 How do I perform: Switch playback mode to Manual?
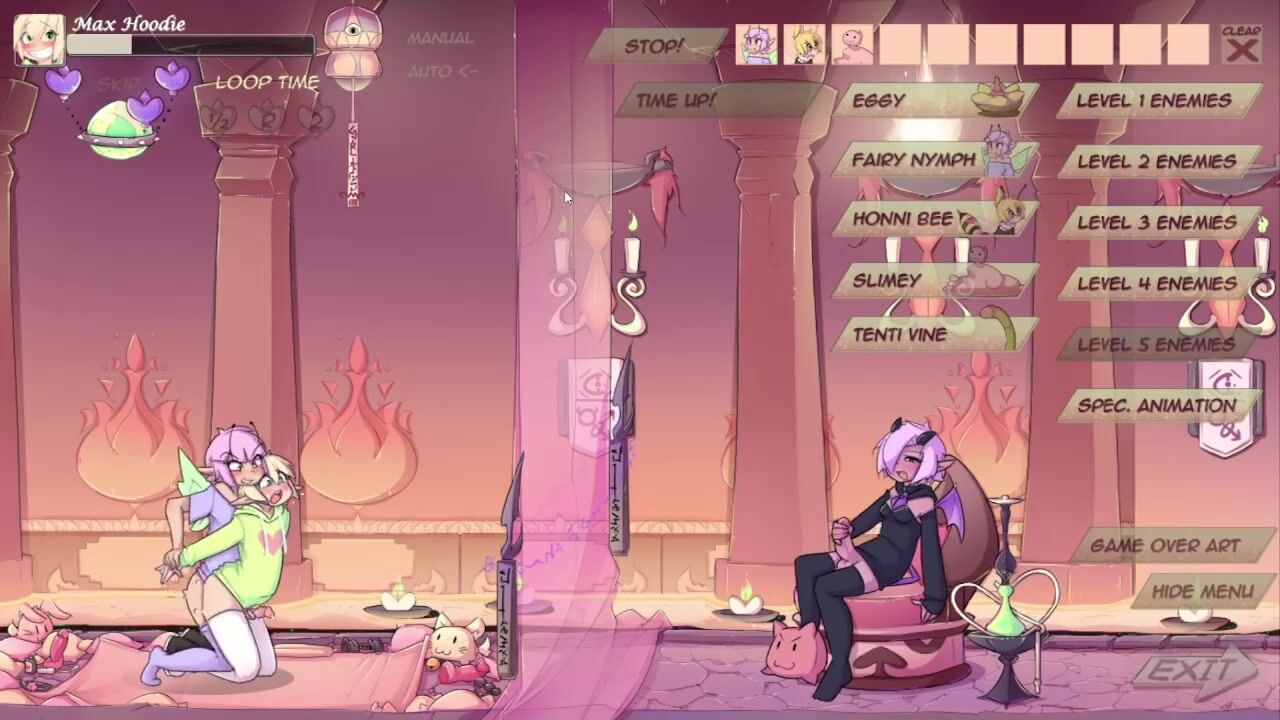440,39
